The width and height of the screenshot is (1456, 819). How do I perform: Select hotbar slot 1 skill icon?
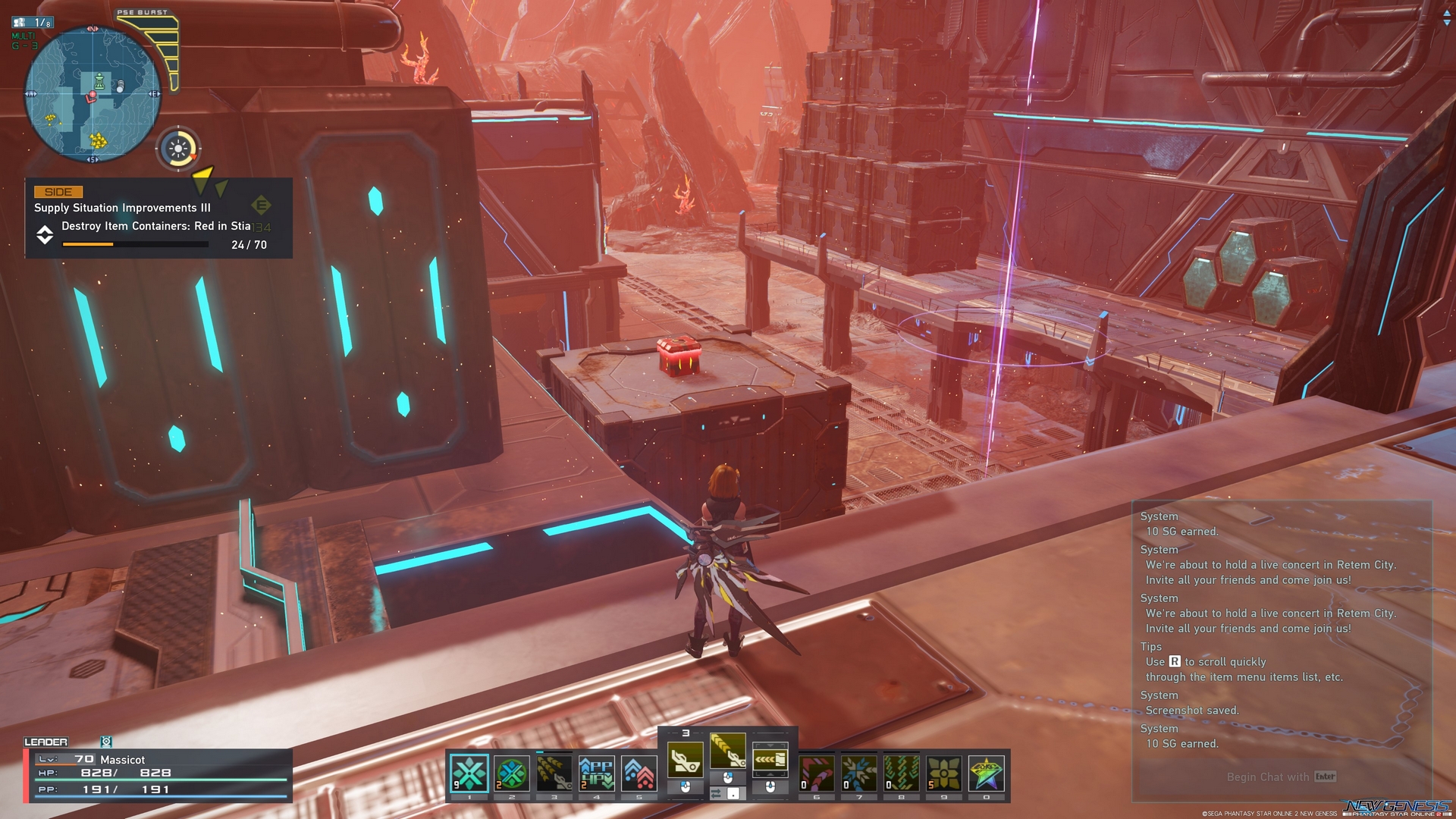tap(469, 773)
